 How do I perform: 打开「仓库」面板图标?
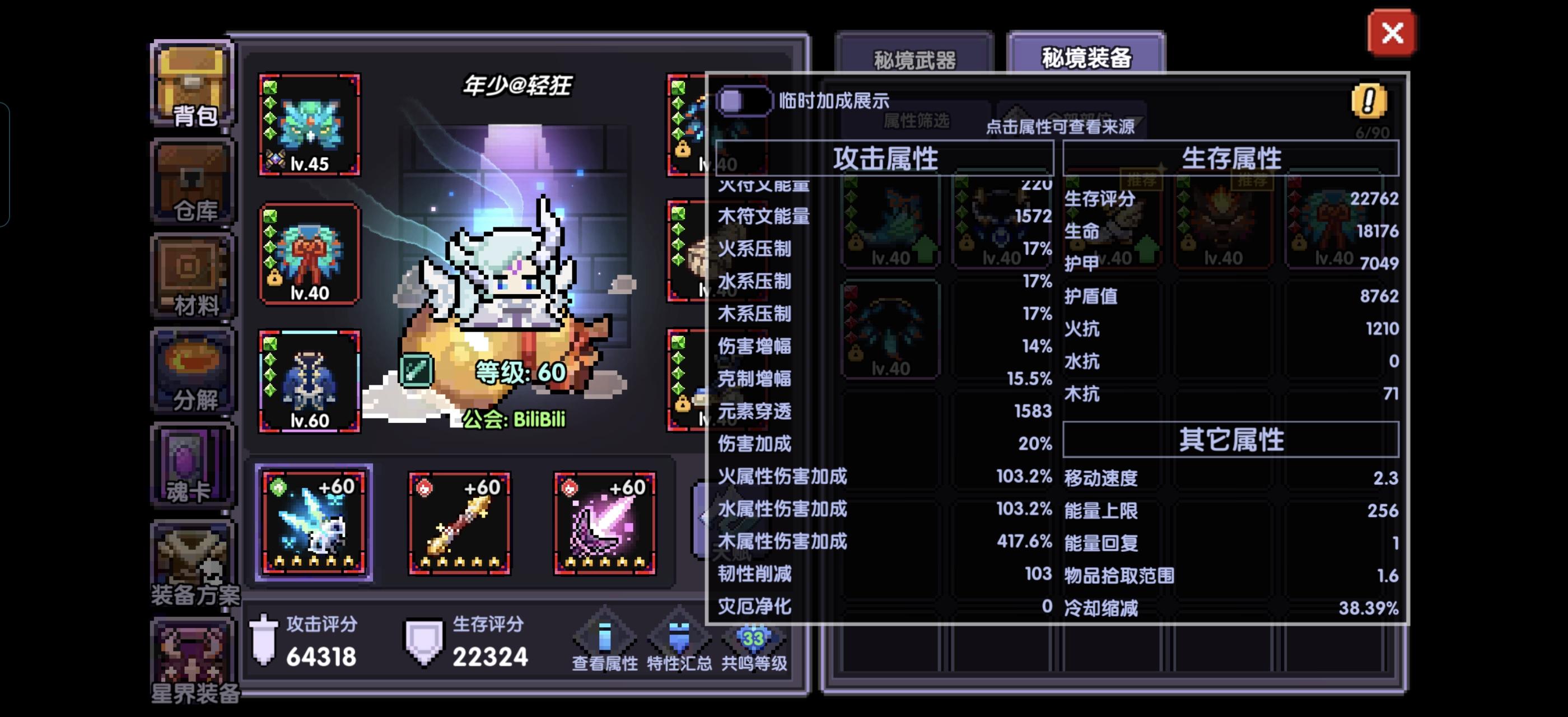[x=191, y=183]
